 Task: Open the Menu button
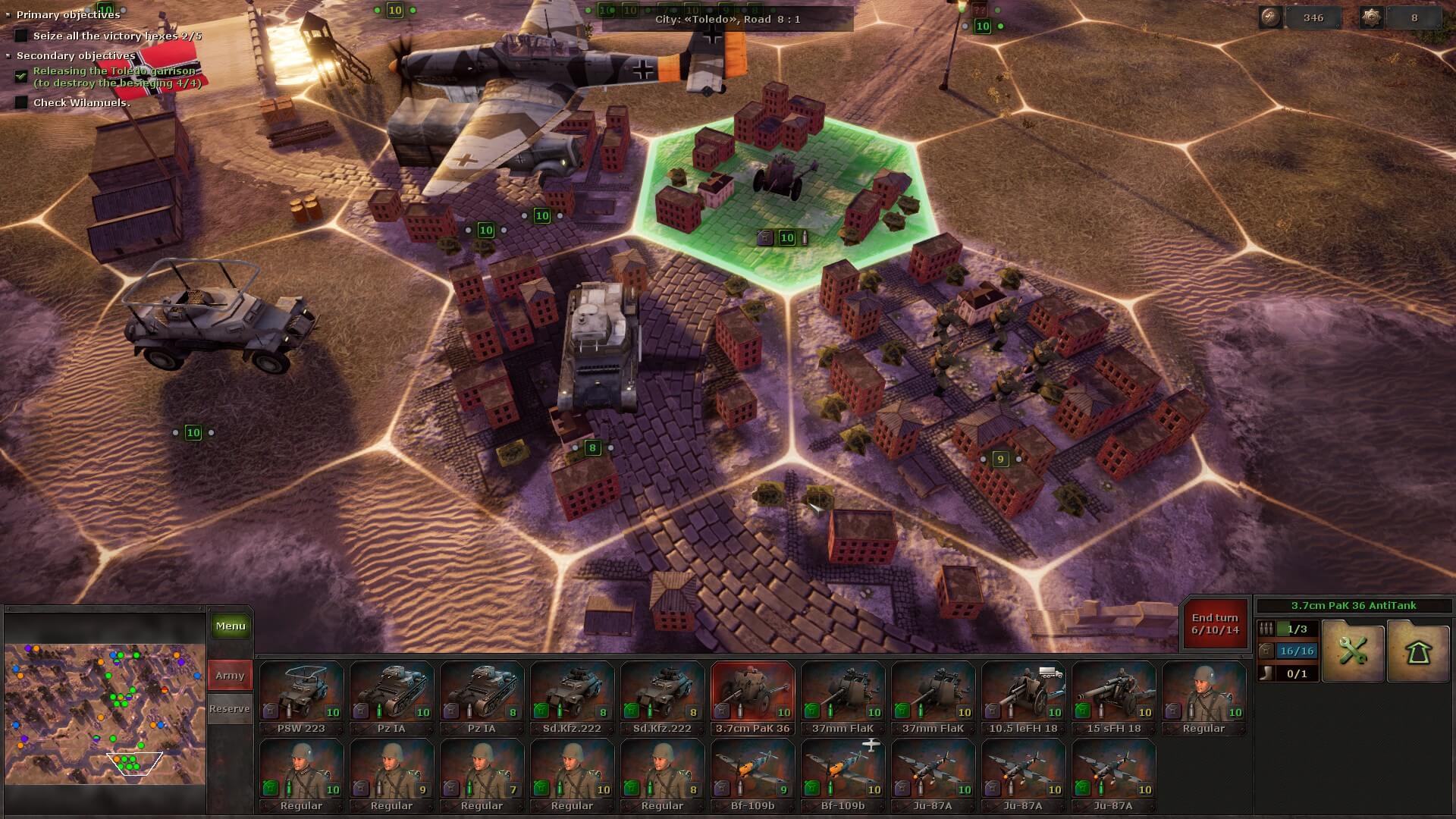[231, 626]
